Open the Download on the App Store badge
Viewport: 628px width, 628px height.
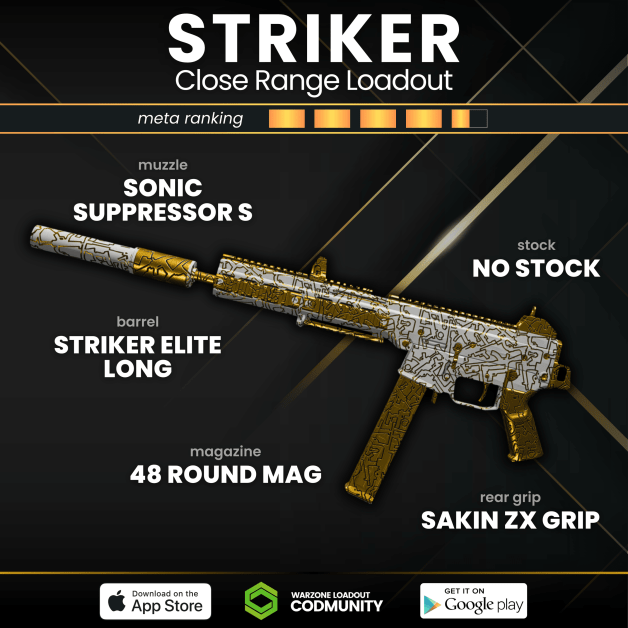[155, 601]
